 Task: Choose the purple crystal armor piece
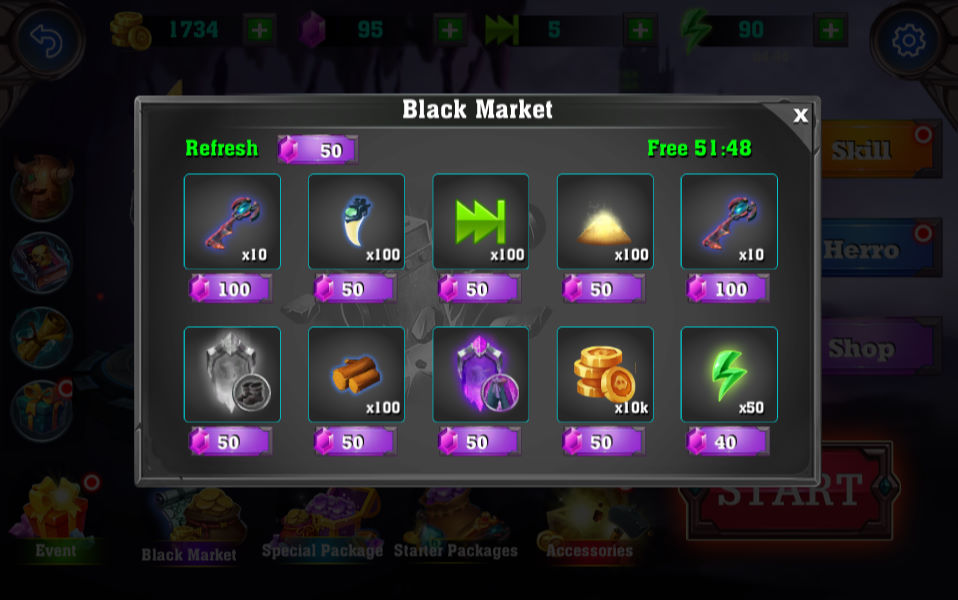[480, 374]
